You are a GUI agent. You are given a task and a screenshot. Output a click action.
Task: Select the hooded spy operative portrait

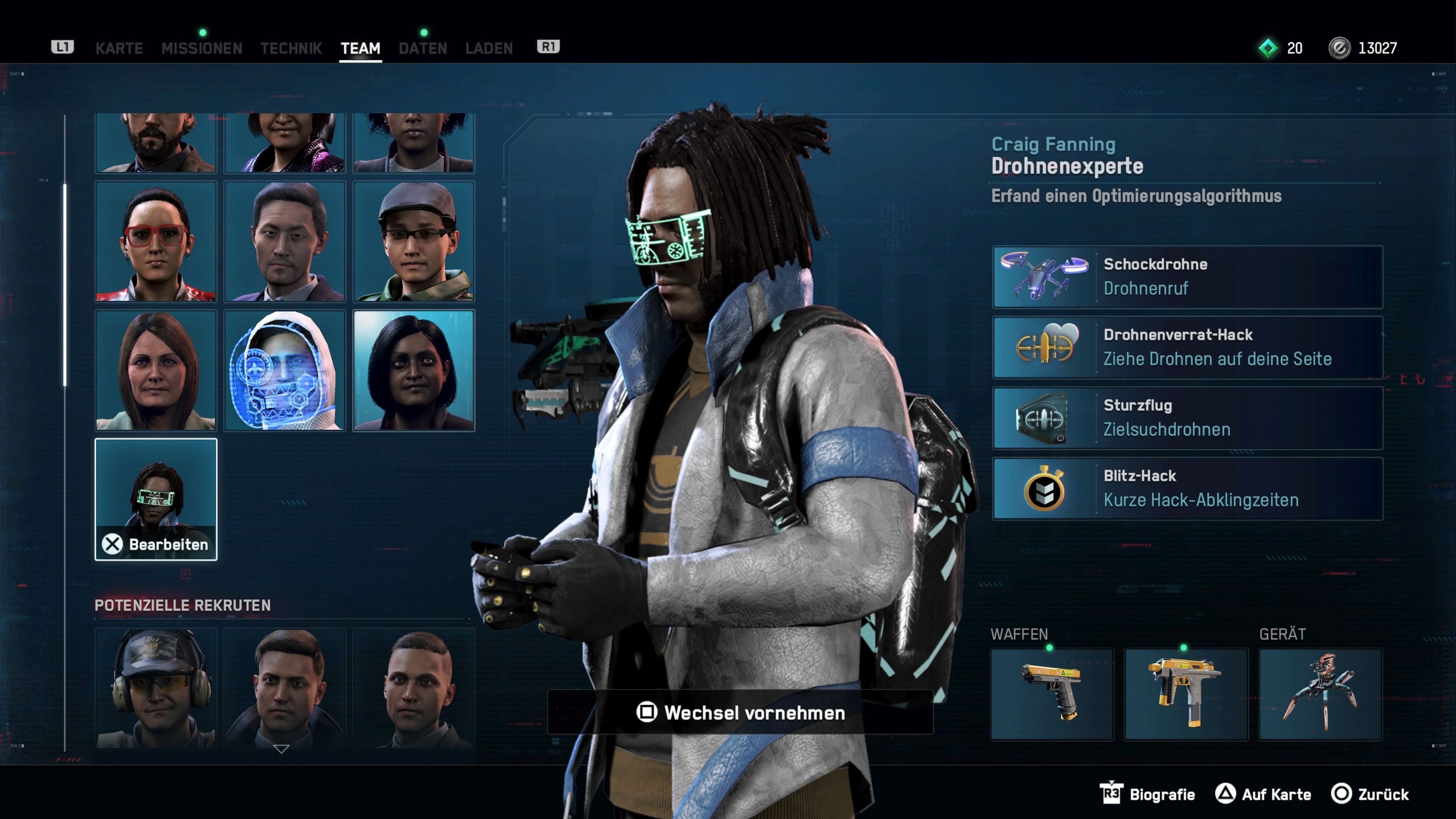click(x=285, y=370)
